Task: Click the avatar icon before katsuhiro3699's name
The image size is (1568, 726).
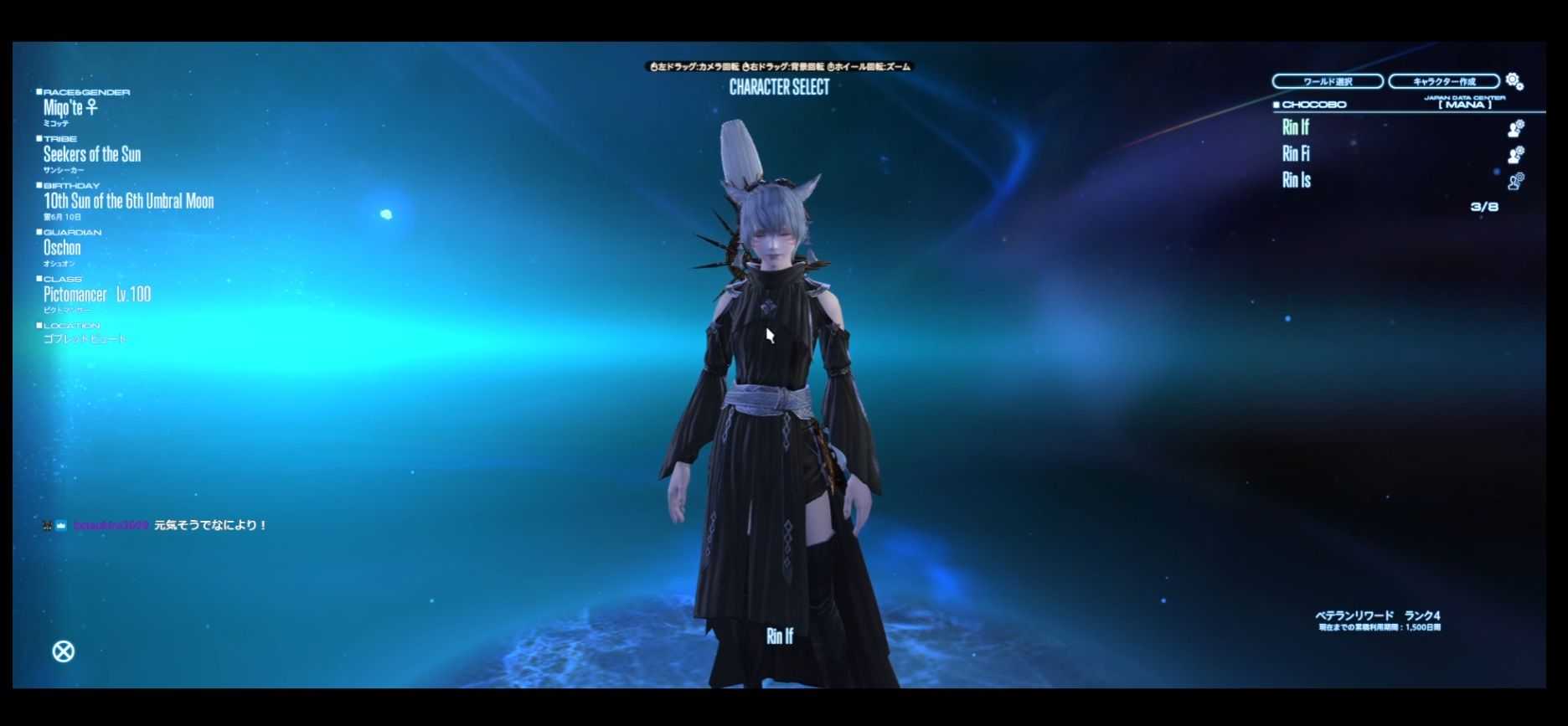Action: tap(47, 525)
